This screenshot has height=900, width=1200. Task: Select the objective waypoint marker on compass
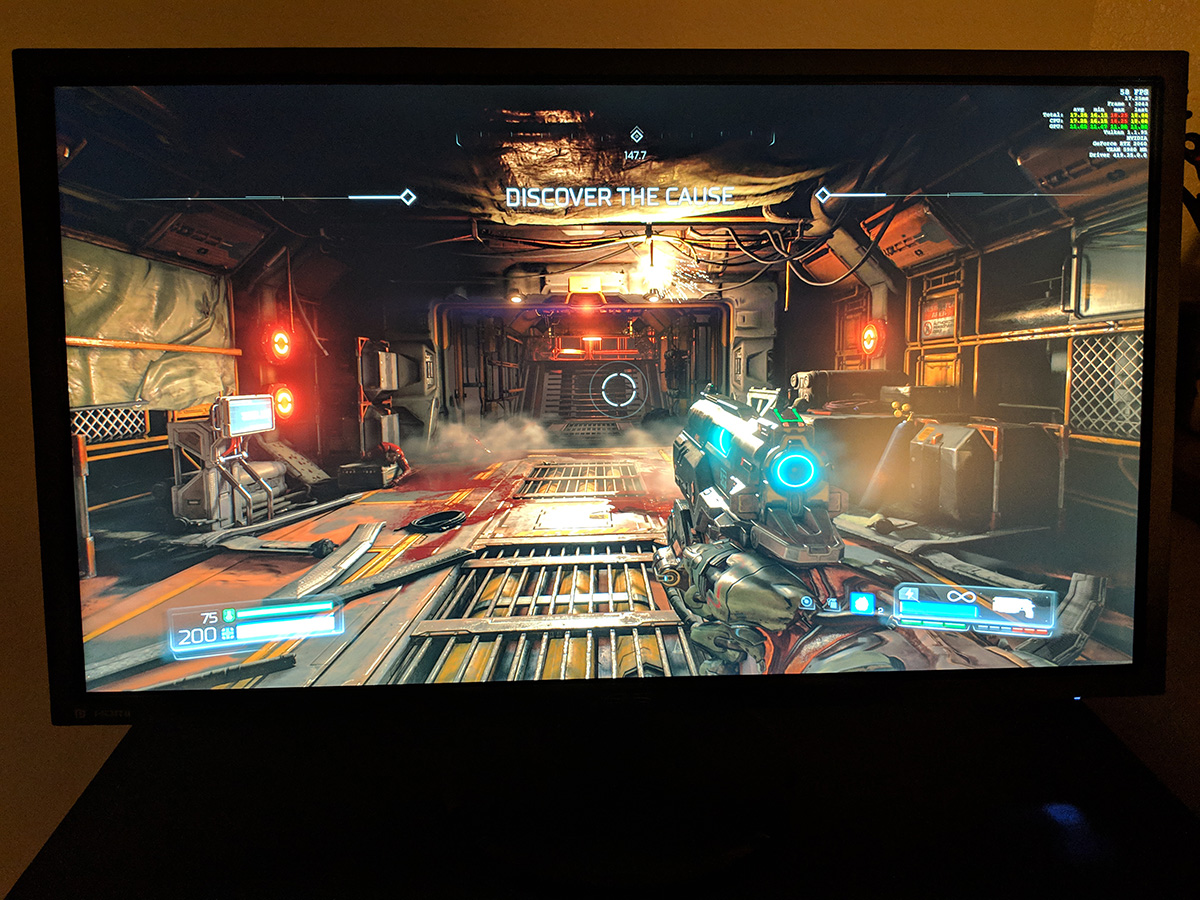[x=636, y=135]
